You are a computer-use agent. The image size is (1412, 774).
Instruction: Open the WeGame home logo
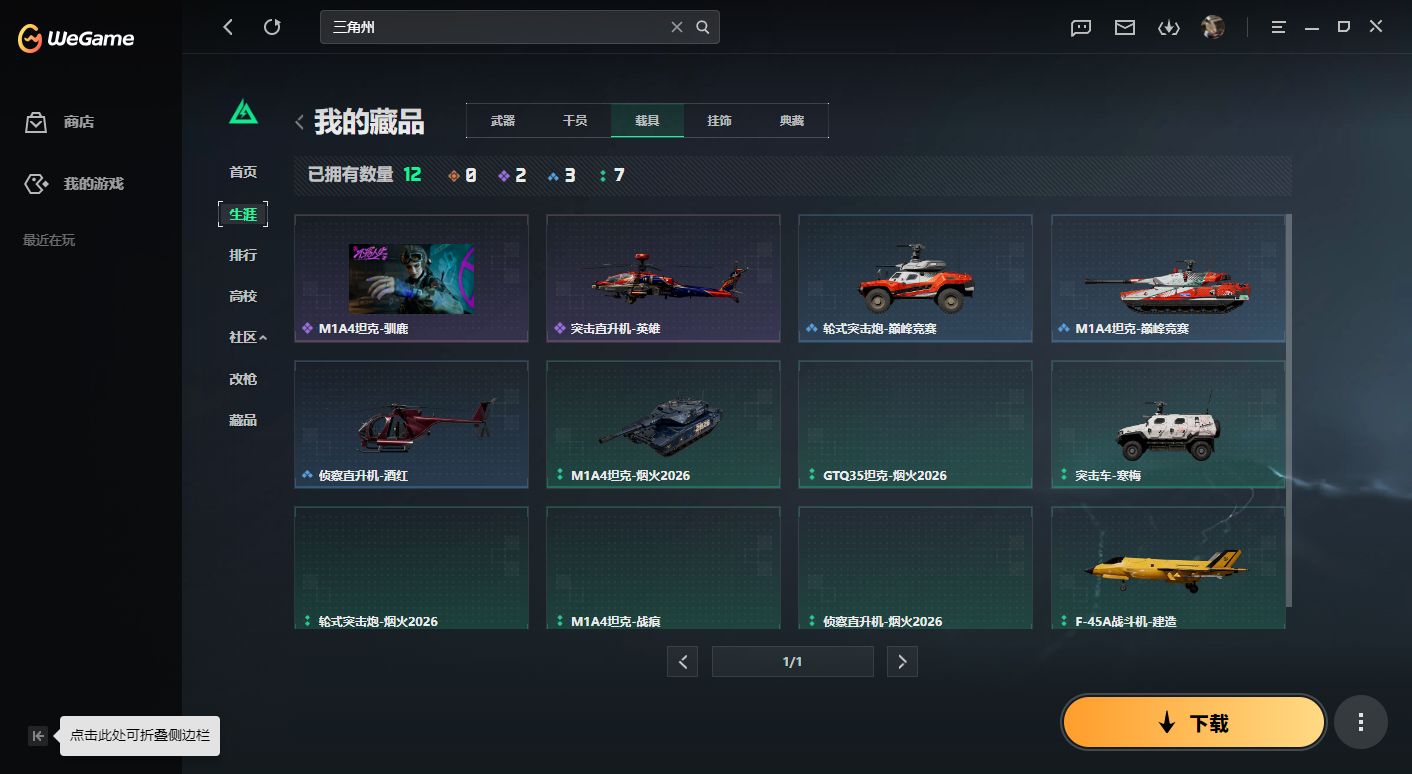75,38
